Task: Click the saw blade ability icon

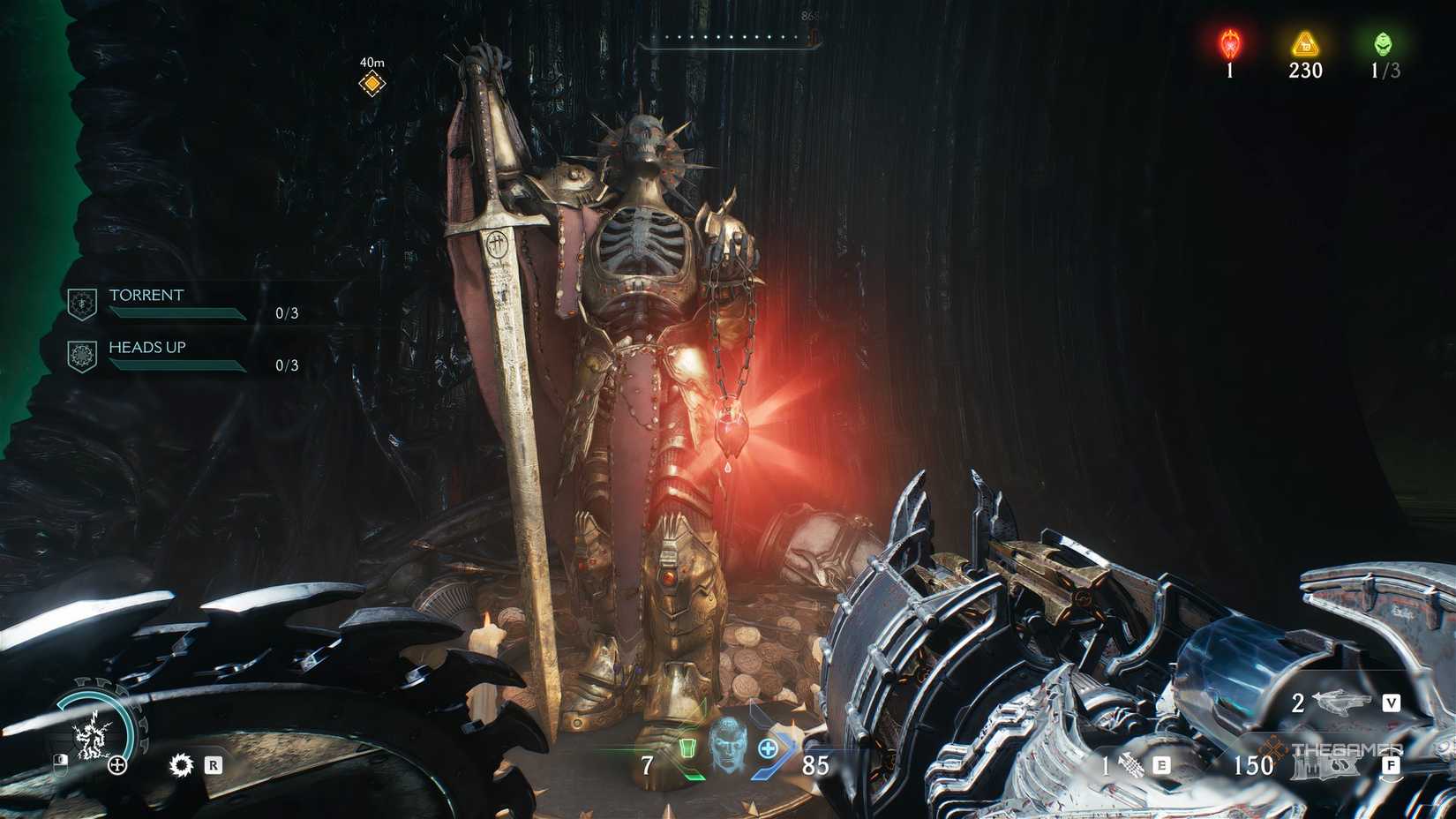Action: 182,764
